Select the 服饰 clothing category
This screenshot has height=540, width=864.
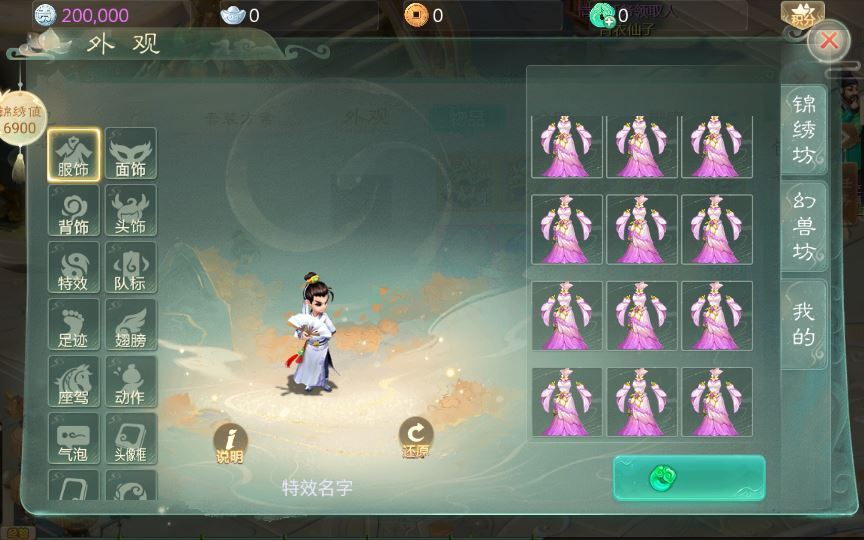[74, 154]
